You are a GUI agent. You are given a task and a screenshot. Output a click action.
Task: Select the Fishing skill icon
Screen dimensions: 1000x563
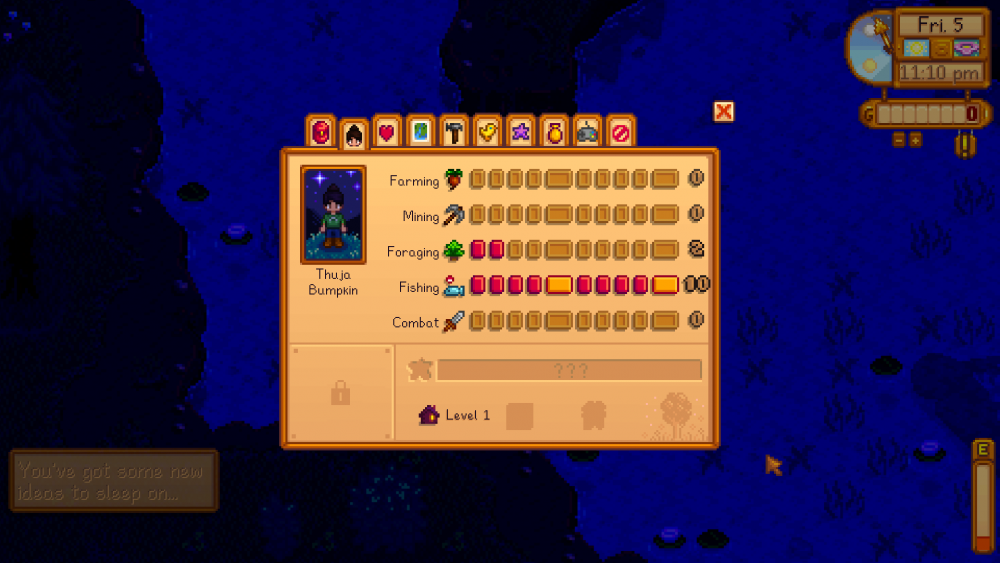(454, 287)
